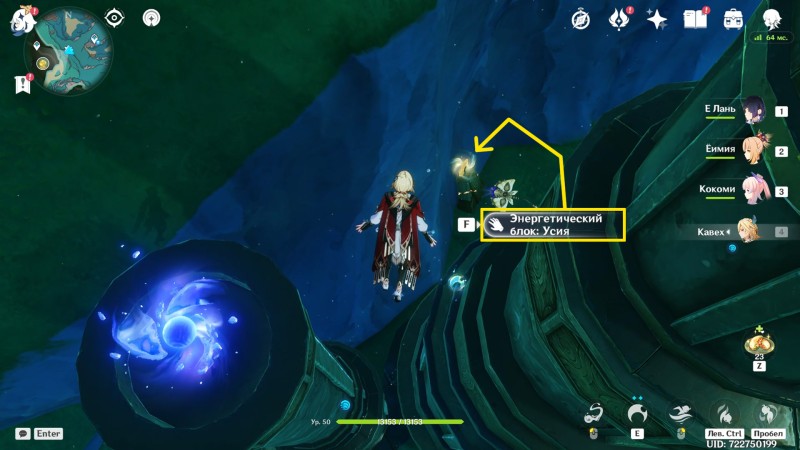Image resolution: width=800 pixels, height=450 pixels.
Task: Use the food dish quick-item
Action: coord(759,345)
